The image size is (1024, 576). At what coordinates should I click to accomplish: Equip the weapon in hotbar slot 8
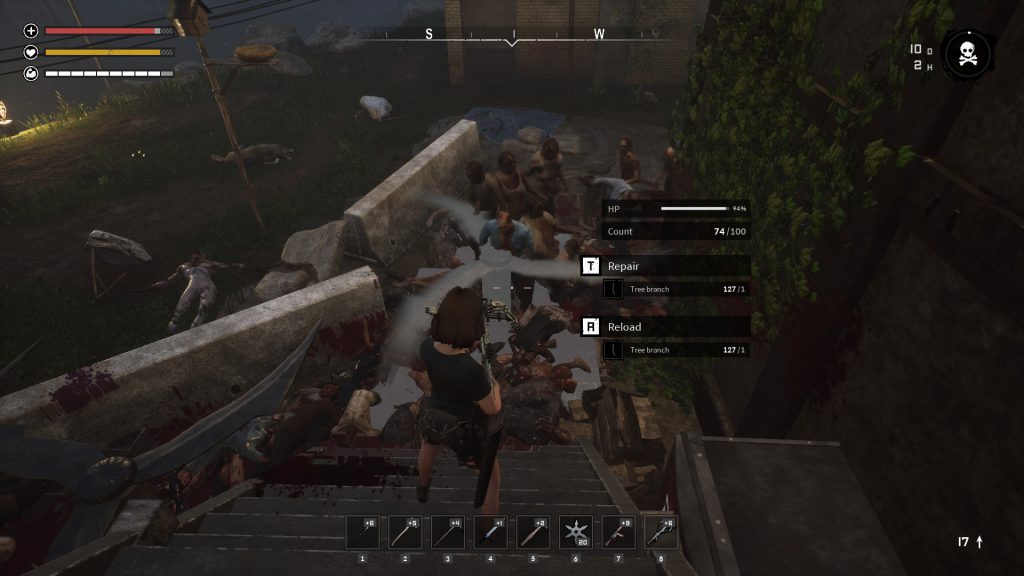click(x=661, y=532)
